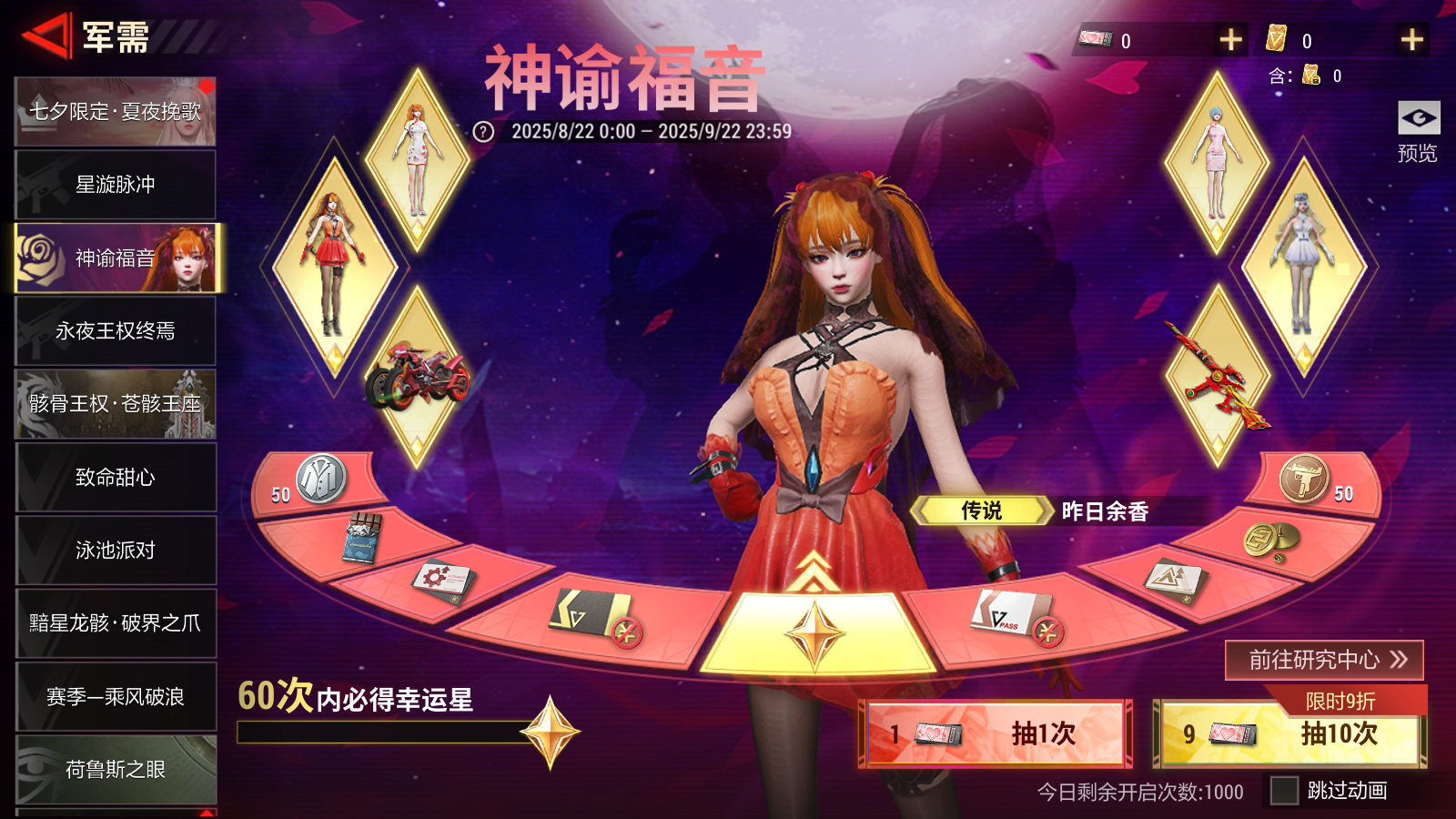
Task: Open the 致命甜心 sidebar entry
Action: [115, 477]
